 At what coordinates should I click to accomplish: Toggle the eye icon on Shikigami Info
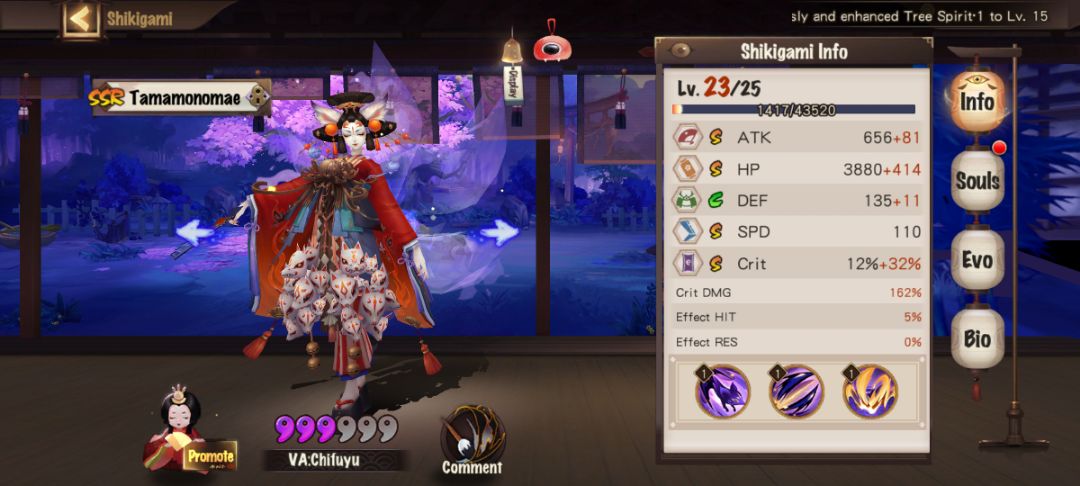tap(681, 50)
